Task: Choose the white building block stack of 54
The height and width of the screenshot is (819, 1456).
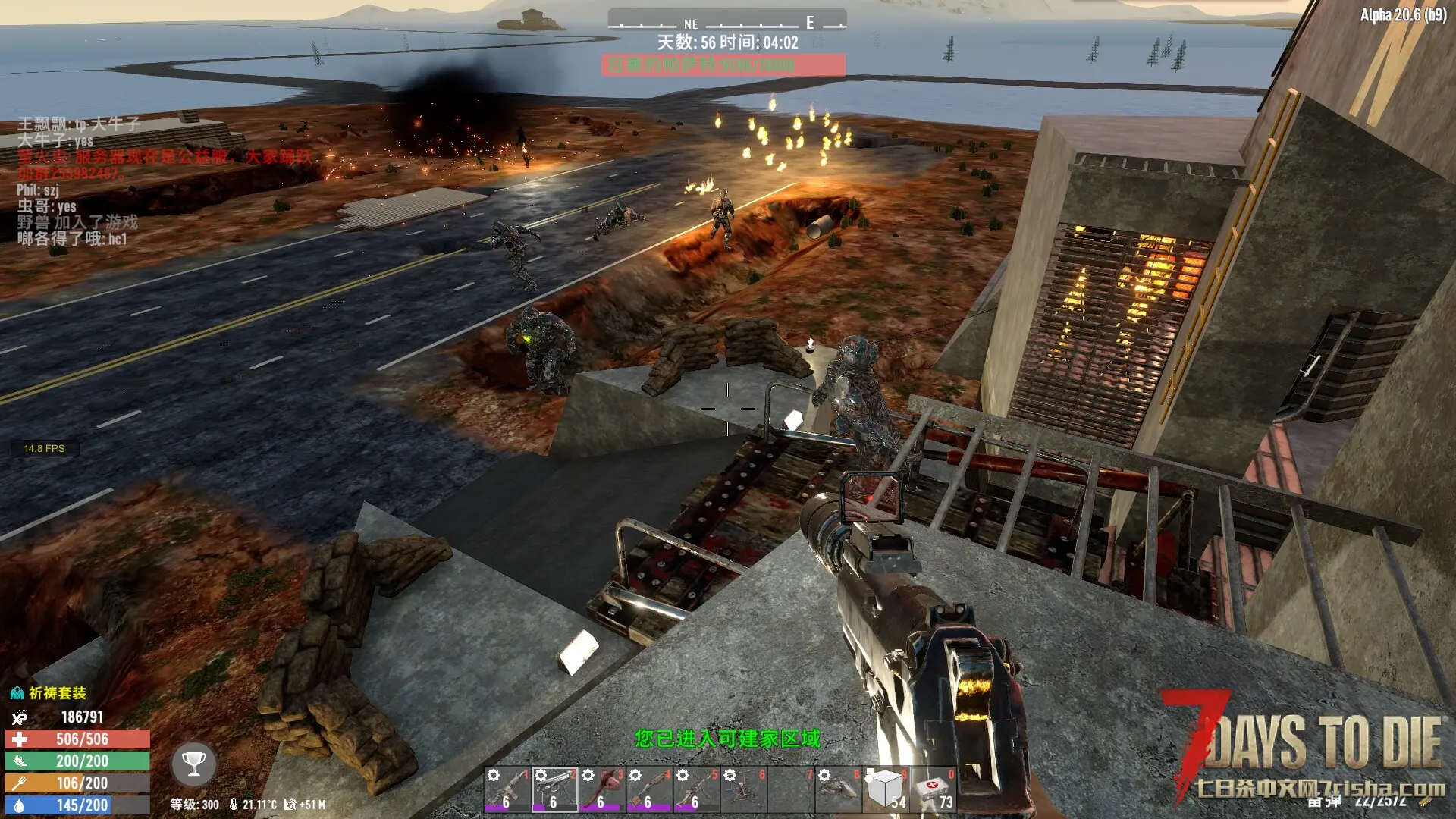Action: click(885, 789)
